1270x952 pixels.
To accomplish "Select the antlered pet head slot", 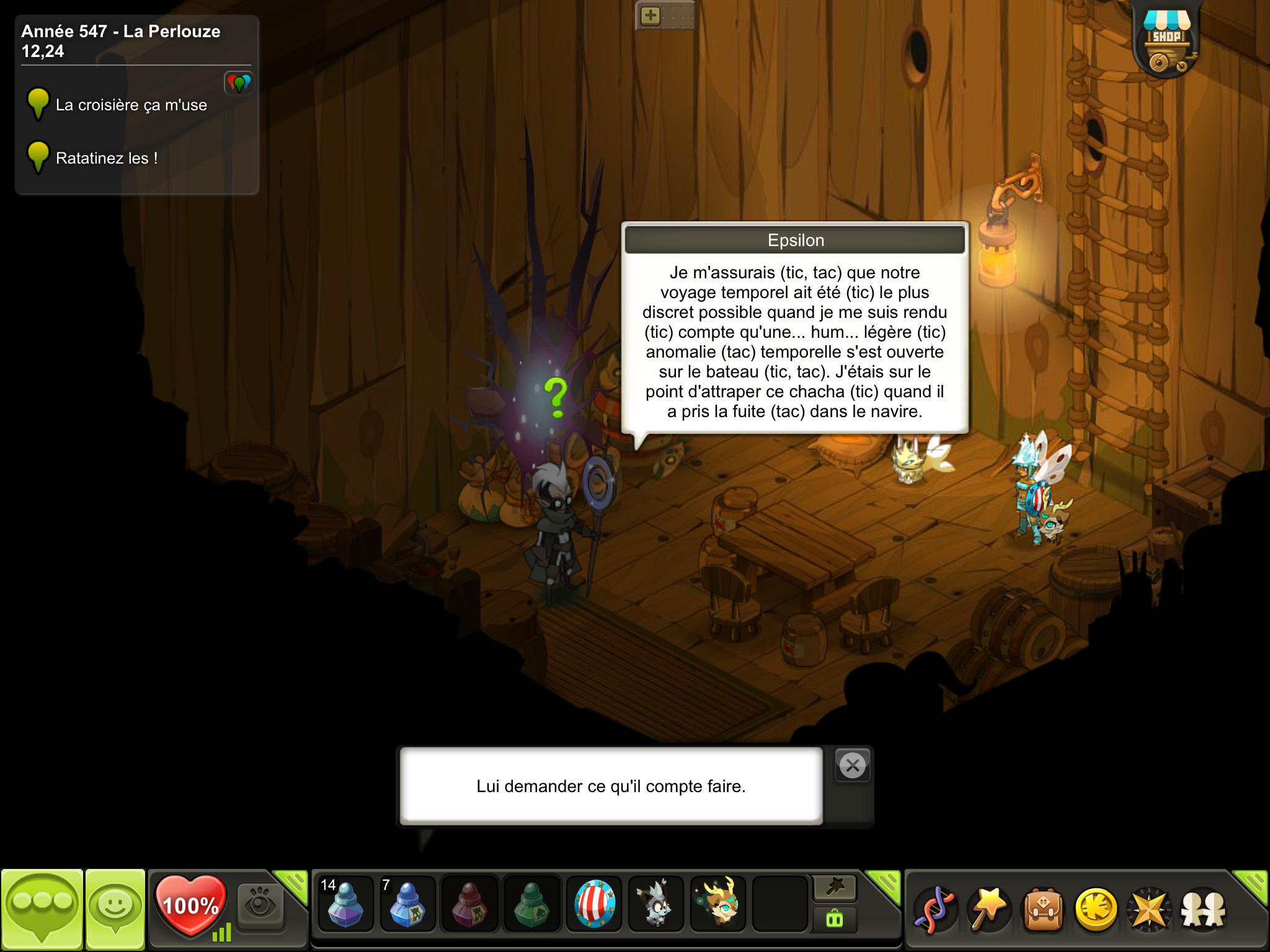I will pos(718,906).
